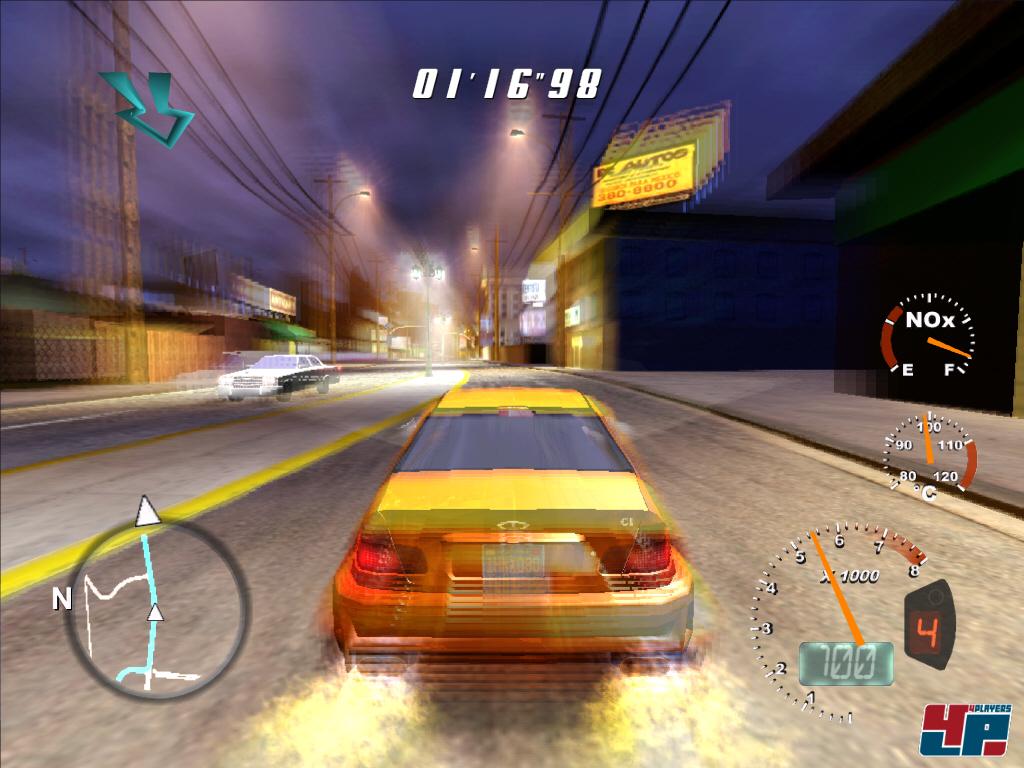
Task: Click the circular route minimap
Action: point(156,607)
